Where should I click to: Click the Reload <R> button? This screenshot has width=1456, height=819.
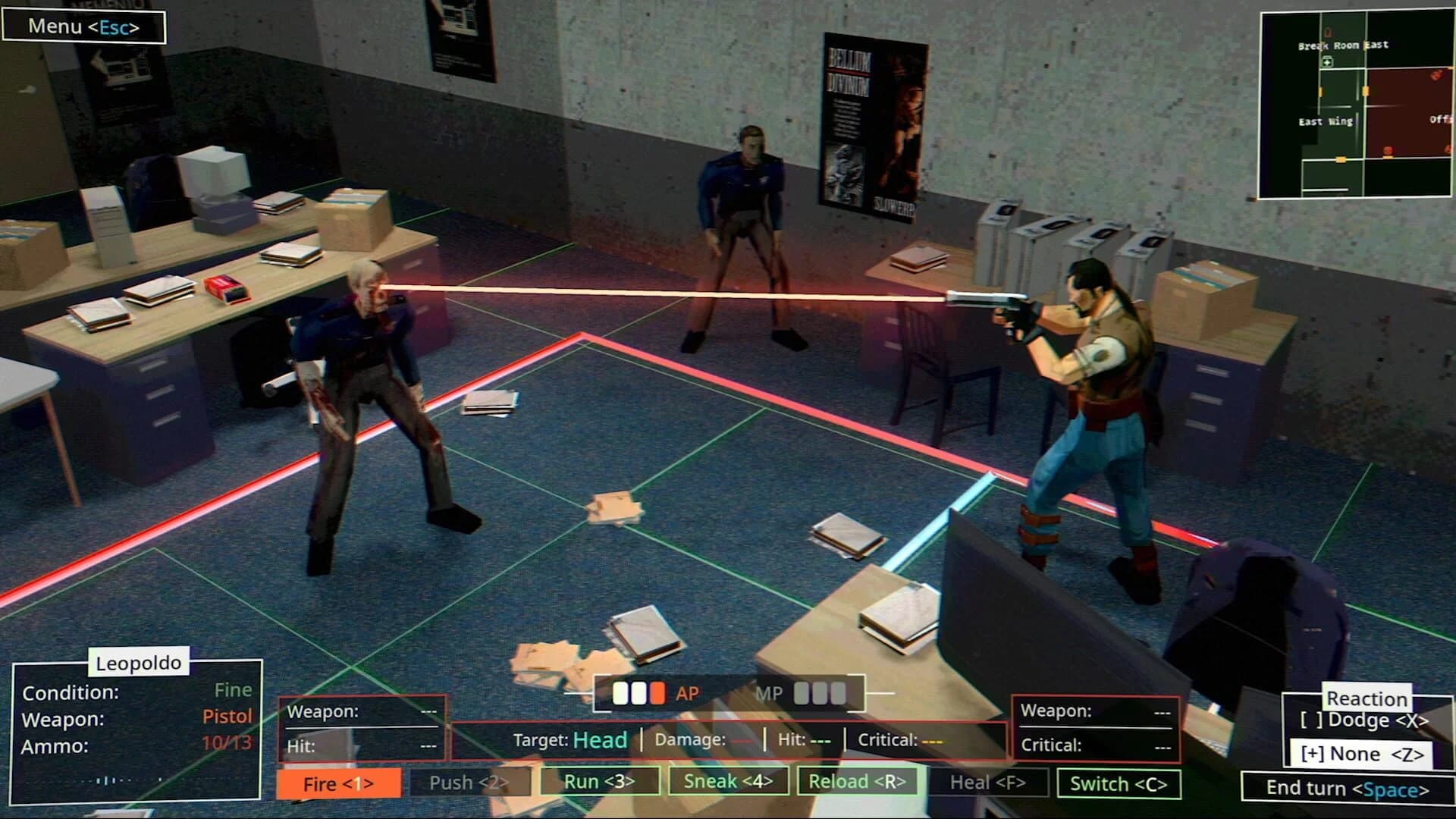(x=857, y=780)
